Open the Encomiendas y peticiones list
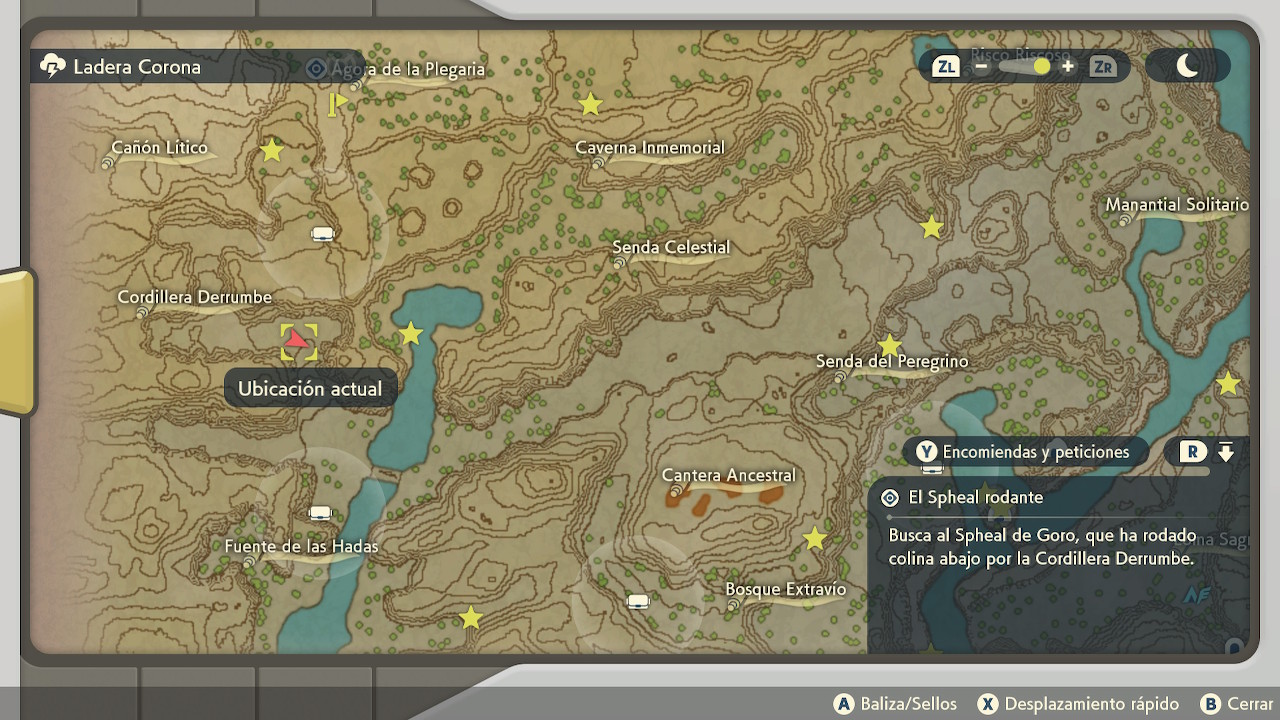 click(1023, 452)
